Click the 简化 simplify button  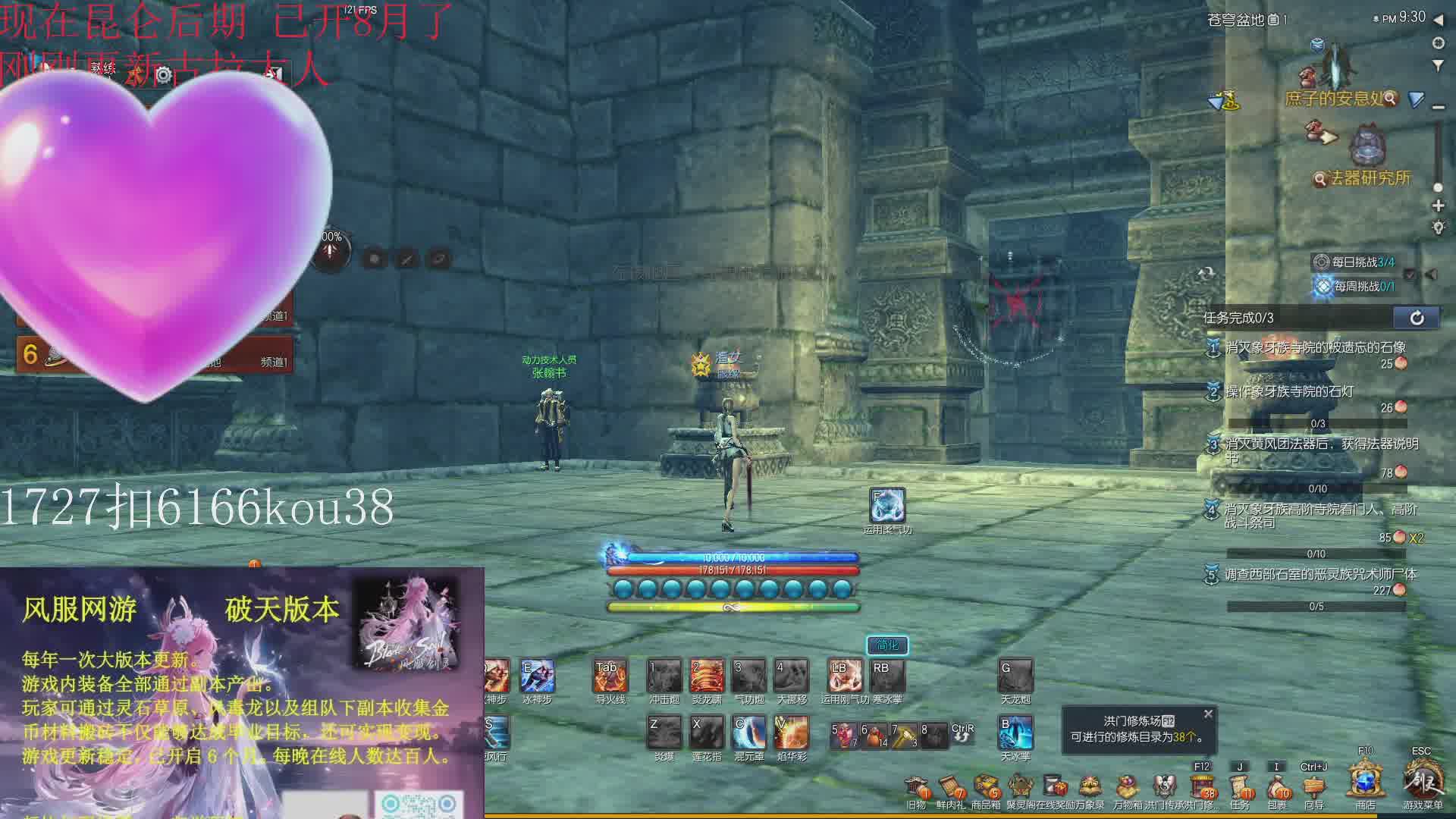pos(887,645)
